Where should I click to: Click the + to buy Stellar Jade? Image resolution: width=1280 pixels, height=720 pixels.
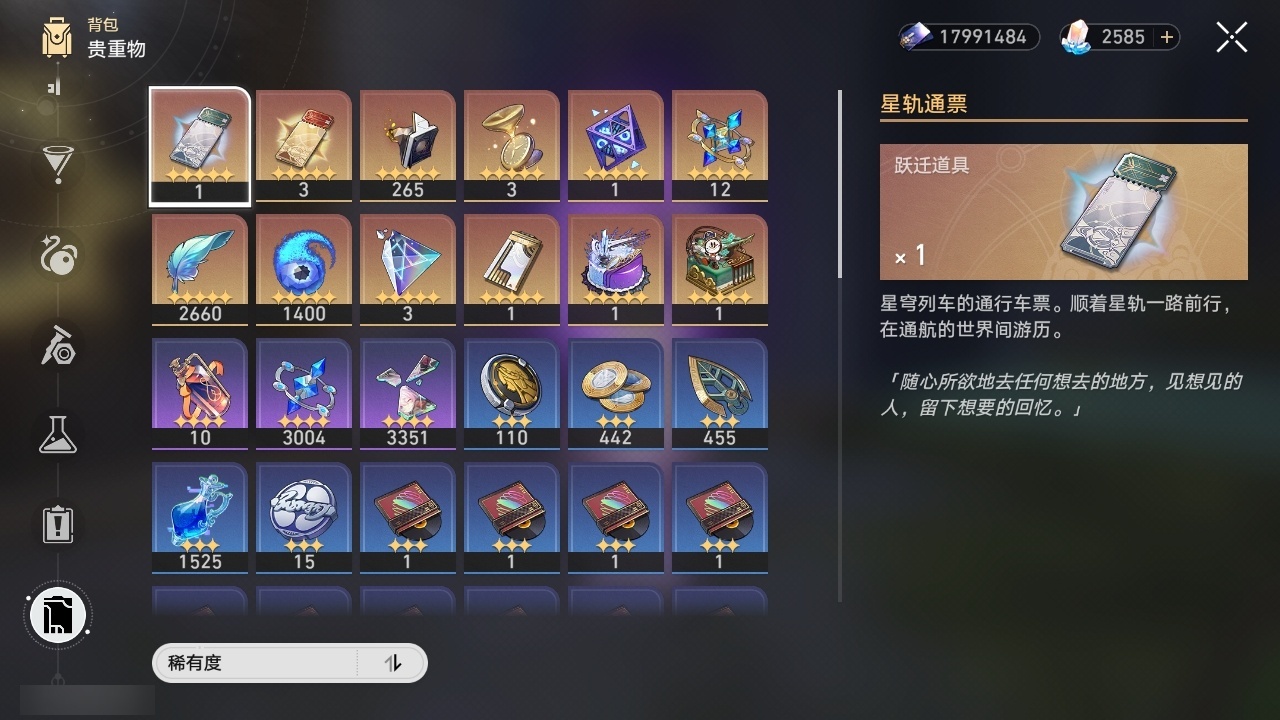[1167, 37]
